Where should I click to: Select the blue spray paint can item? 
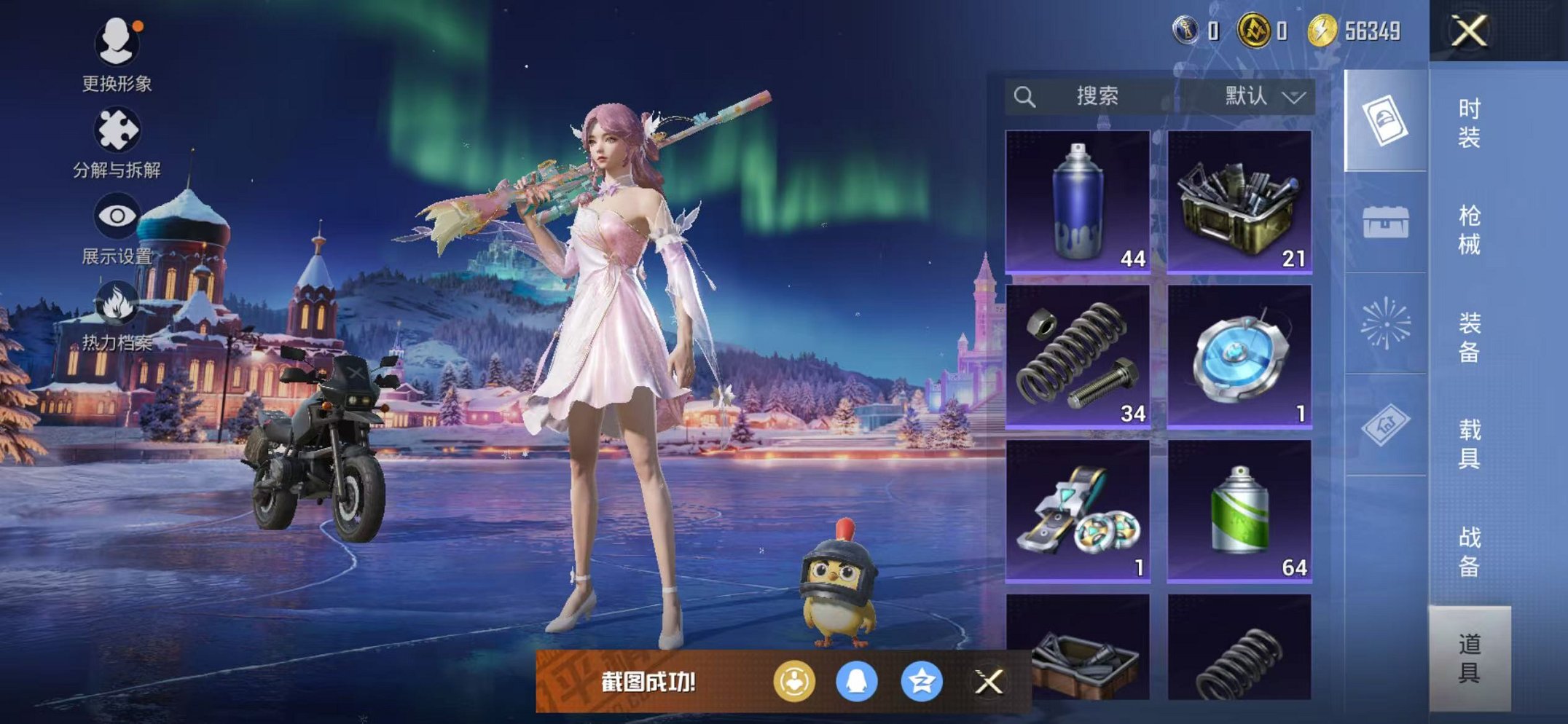coord(1078,201)
